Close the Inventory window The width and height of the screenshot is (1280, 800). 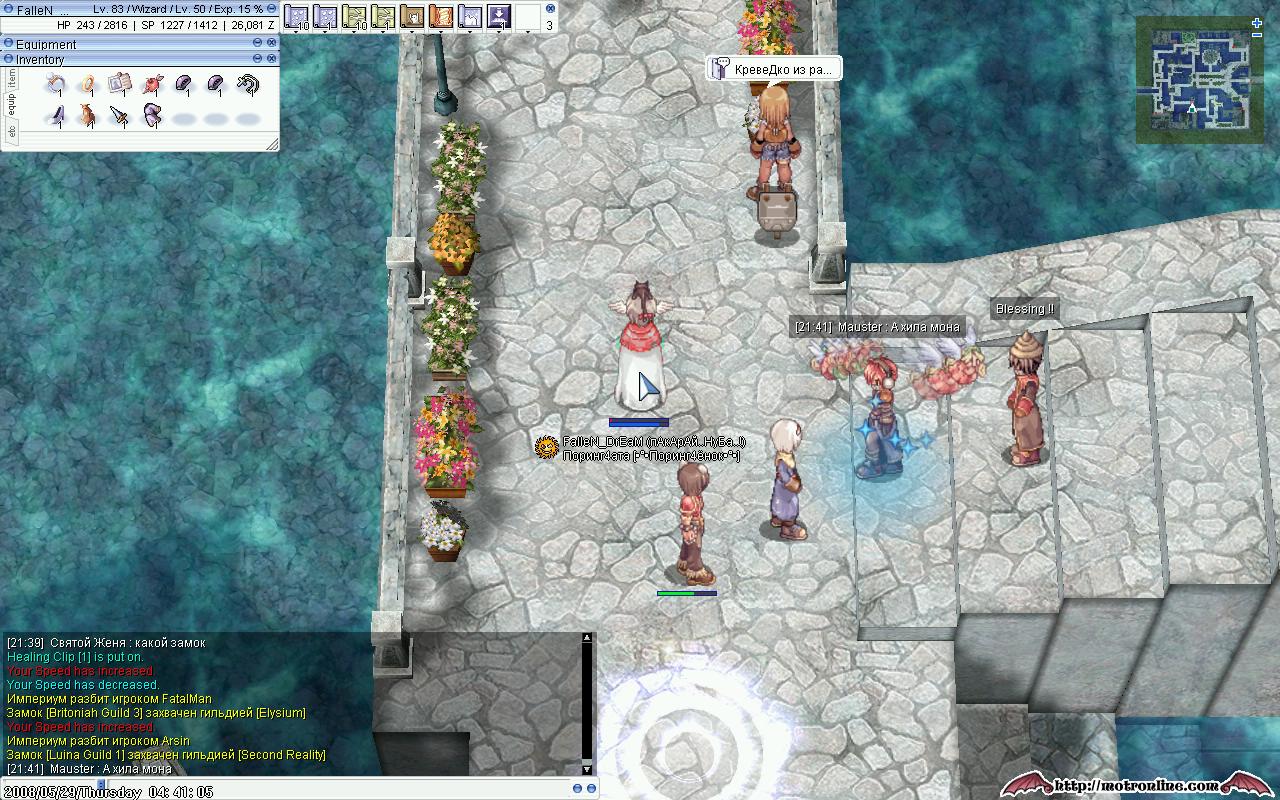point(271,60)
